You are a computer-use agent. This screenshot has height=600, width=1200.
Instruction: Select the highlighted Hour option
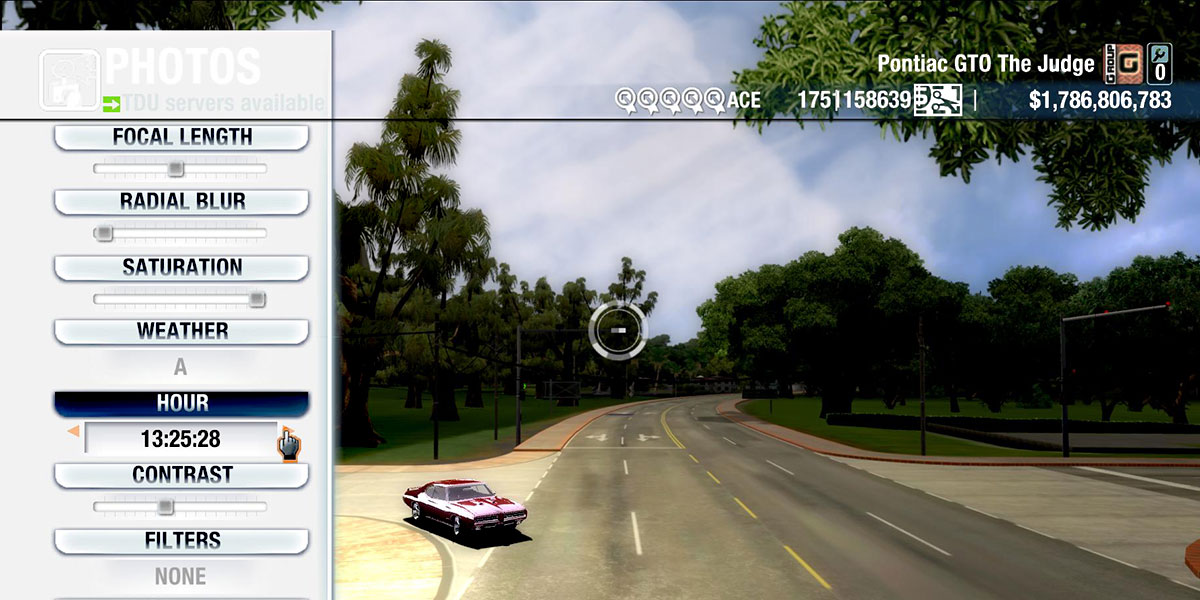tap(181, 403)
